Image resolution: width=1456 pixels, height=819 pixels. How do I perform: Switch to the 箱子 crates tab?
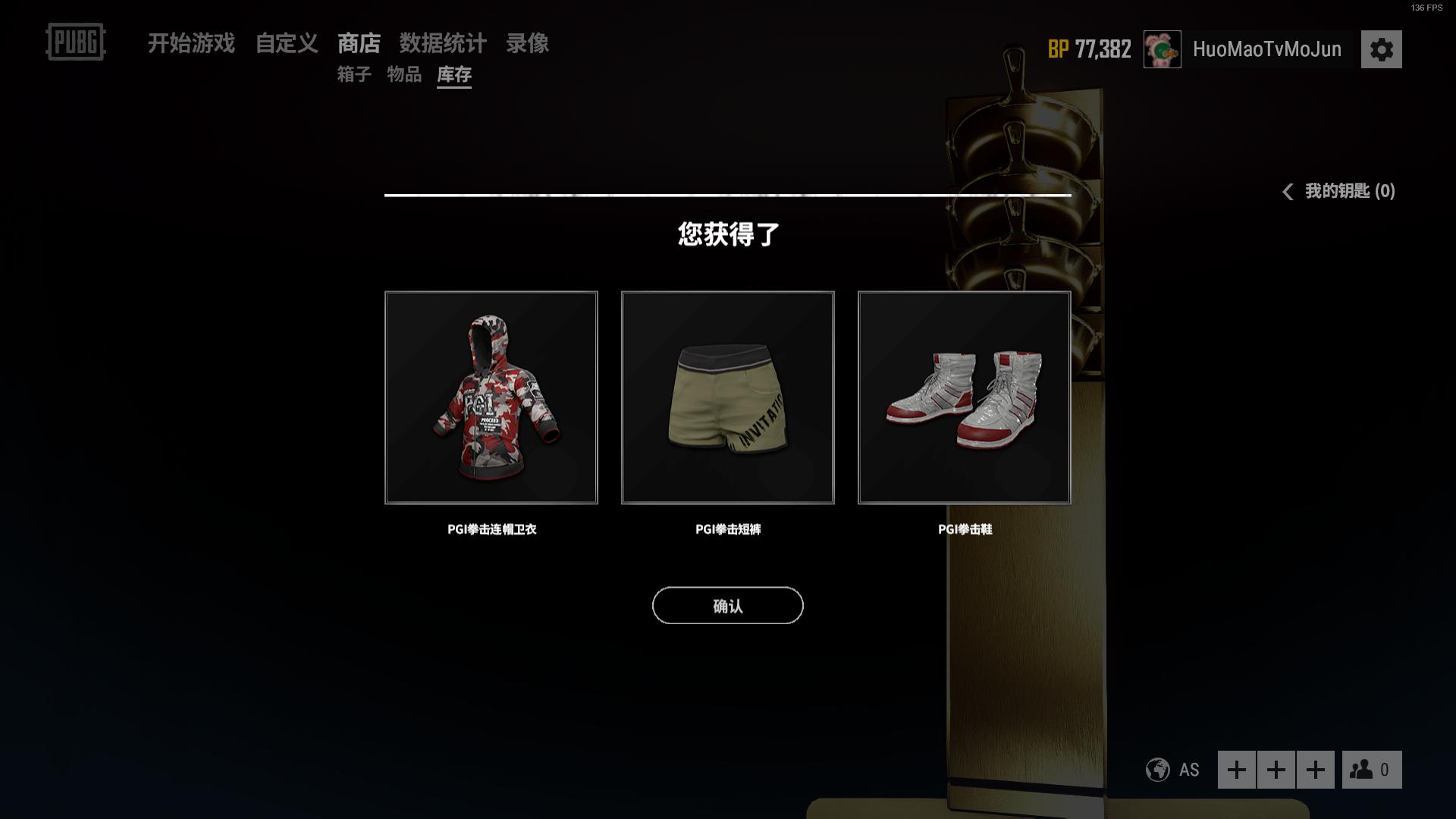(353, 75)
